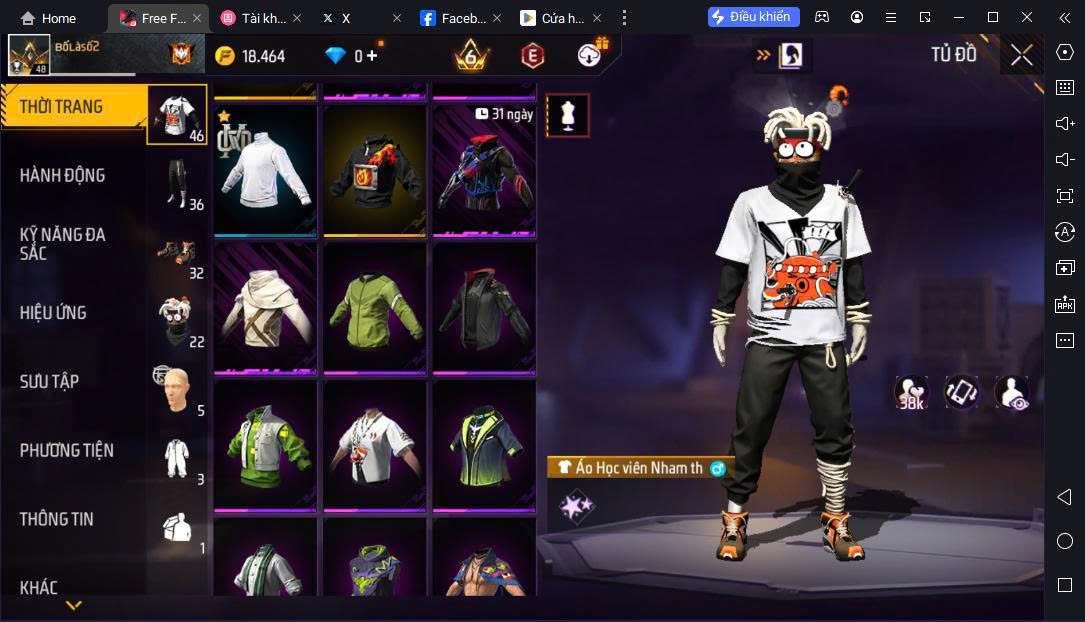
Task: Switch to the Facebook tab
Action: [x=455, y=18]
